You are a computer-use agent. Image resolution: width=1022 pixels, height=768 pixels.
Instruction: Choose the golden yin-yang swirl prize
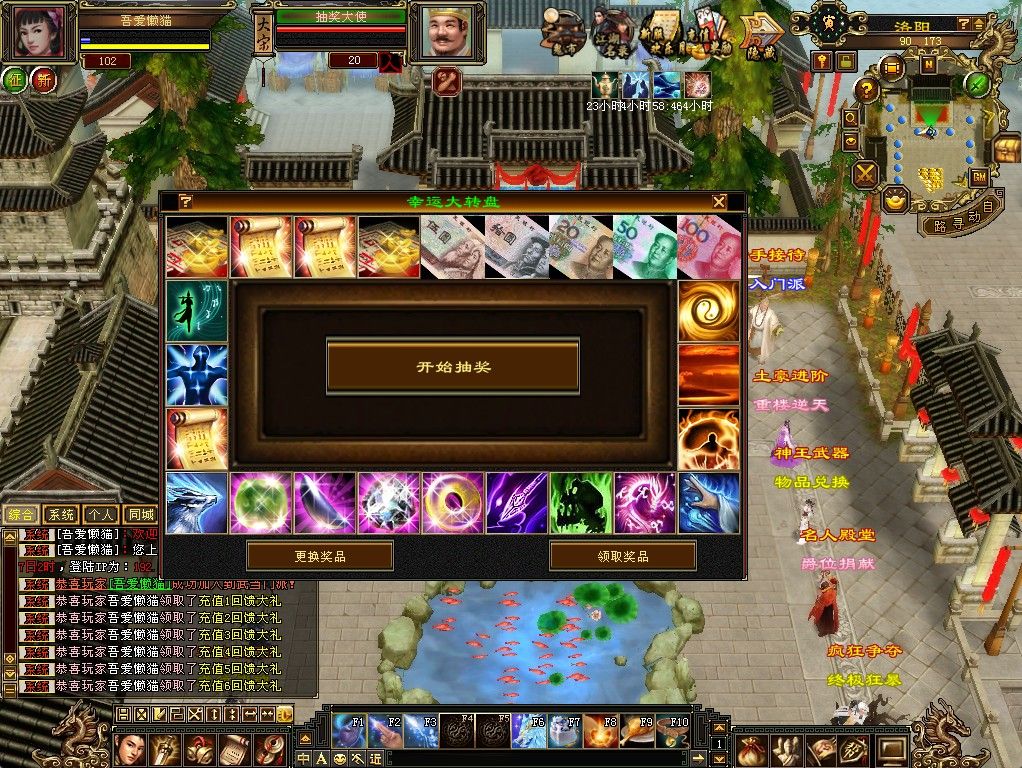click(x=708, y=311)
